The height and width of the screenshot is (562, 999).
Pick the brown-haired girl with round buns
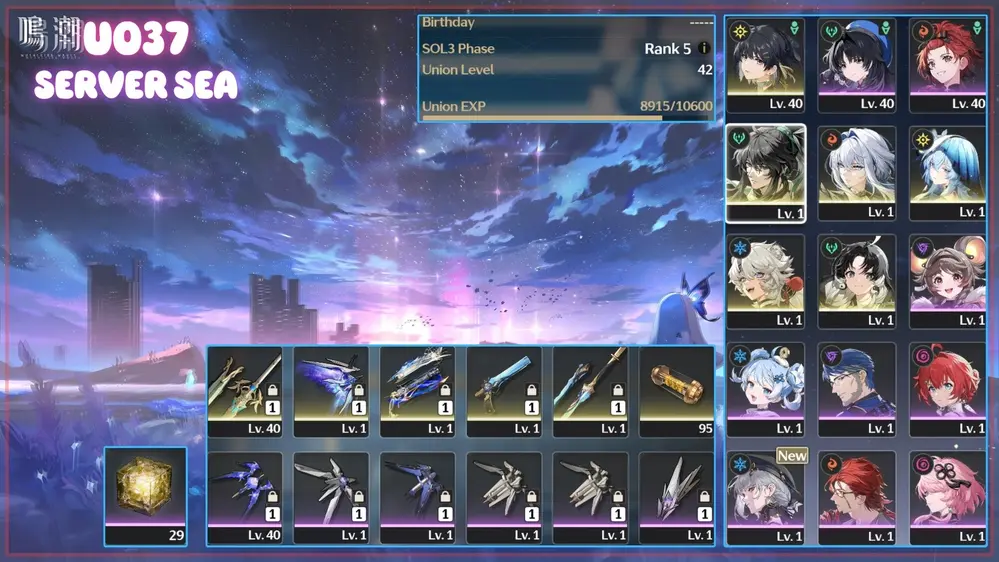(947, 279)
